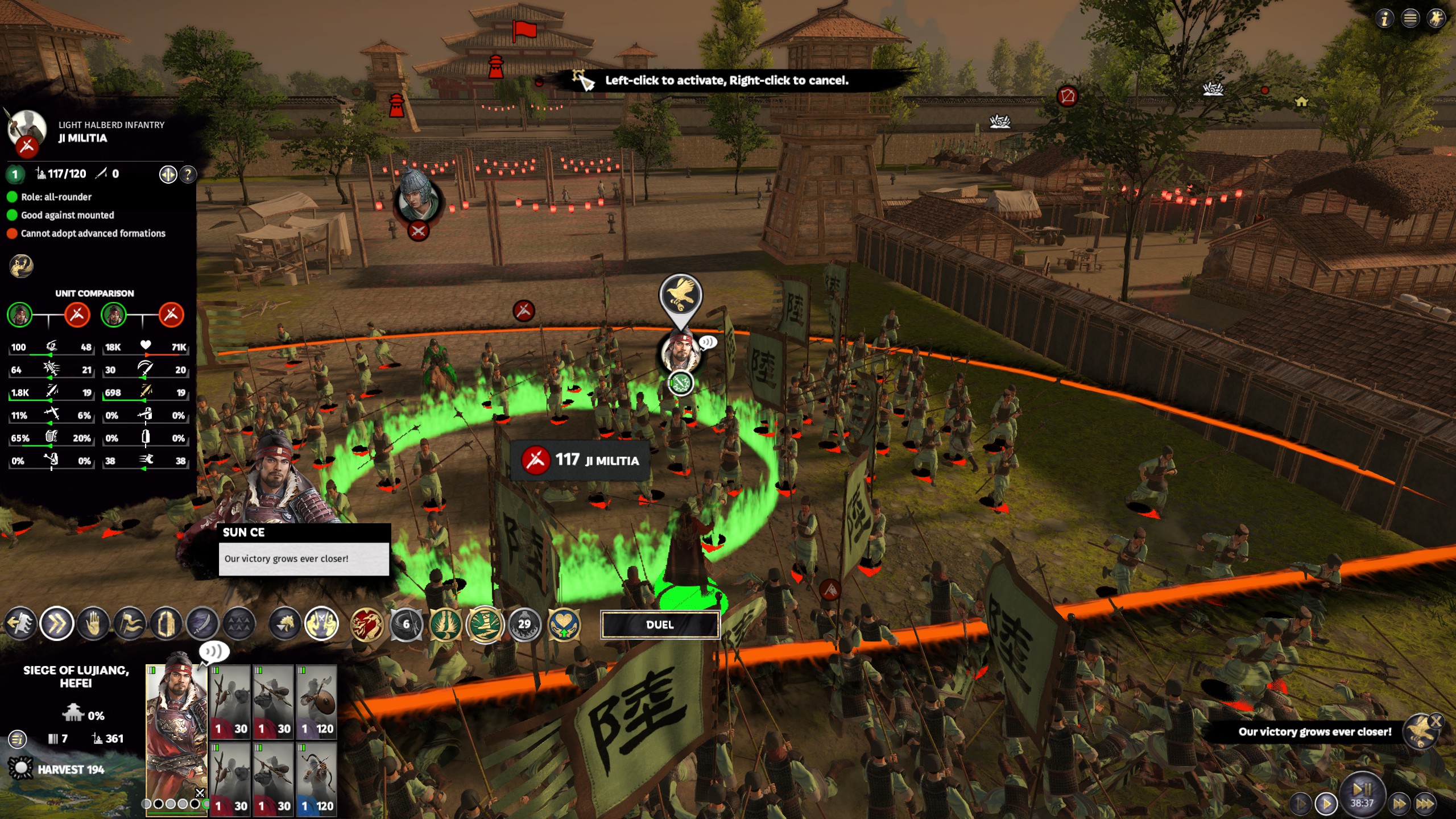Open the info 'i' button at top right

[1384, 19]
